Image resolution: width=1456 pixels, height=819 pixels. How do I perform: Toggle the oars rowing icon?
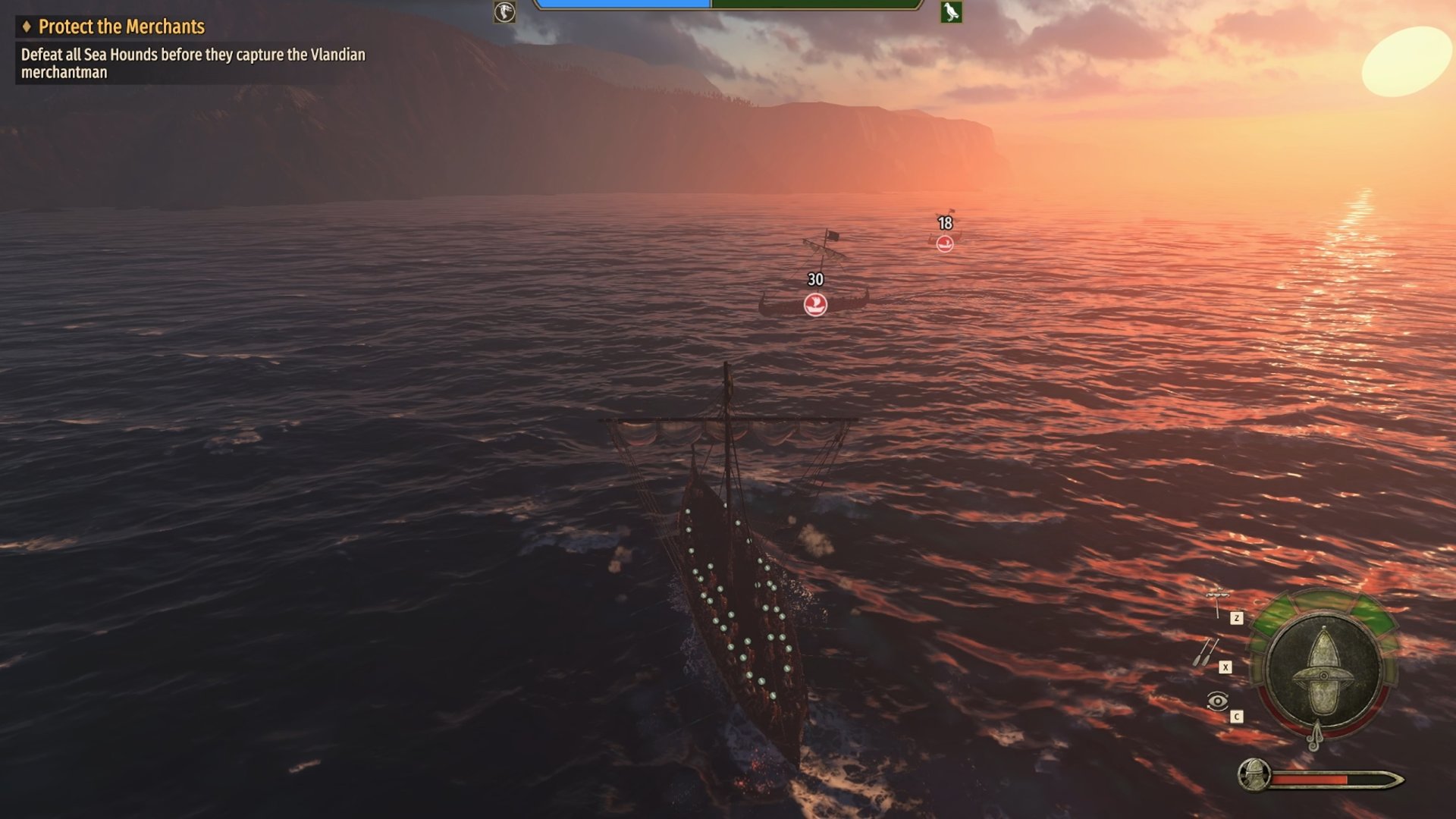click(x=1206, y=652)
